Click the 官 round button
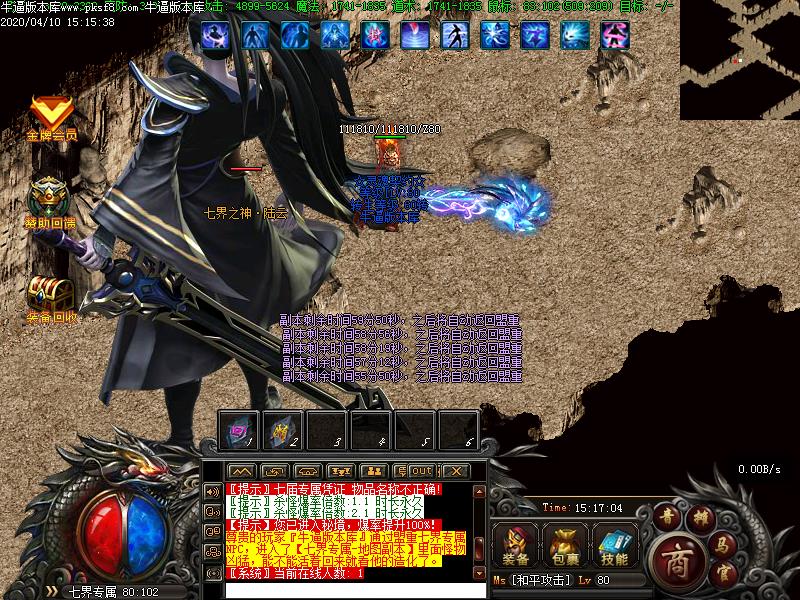The width and height of the screenshot is (800, 600). coord(727,574)
